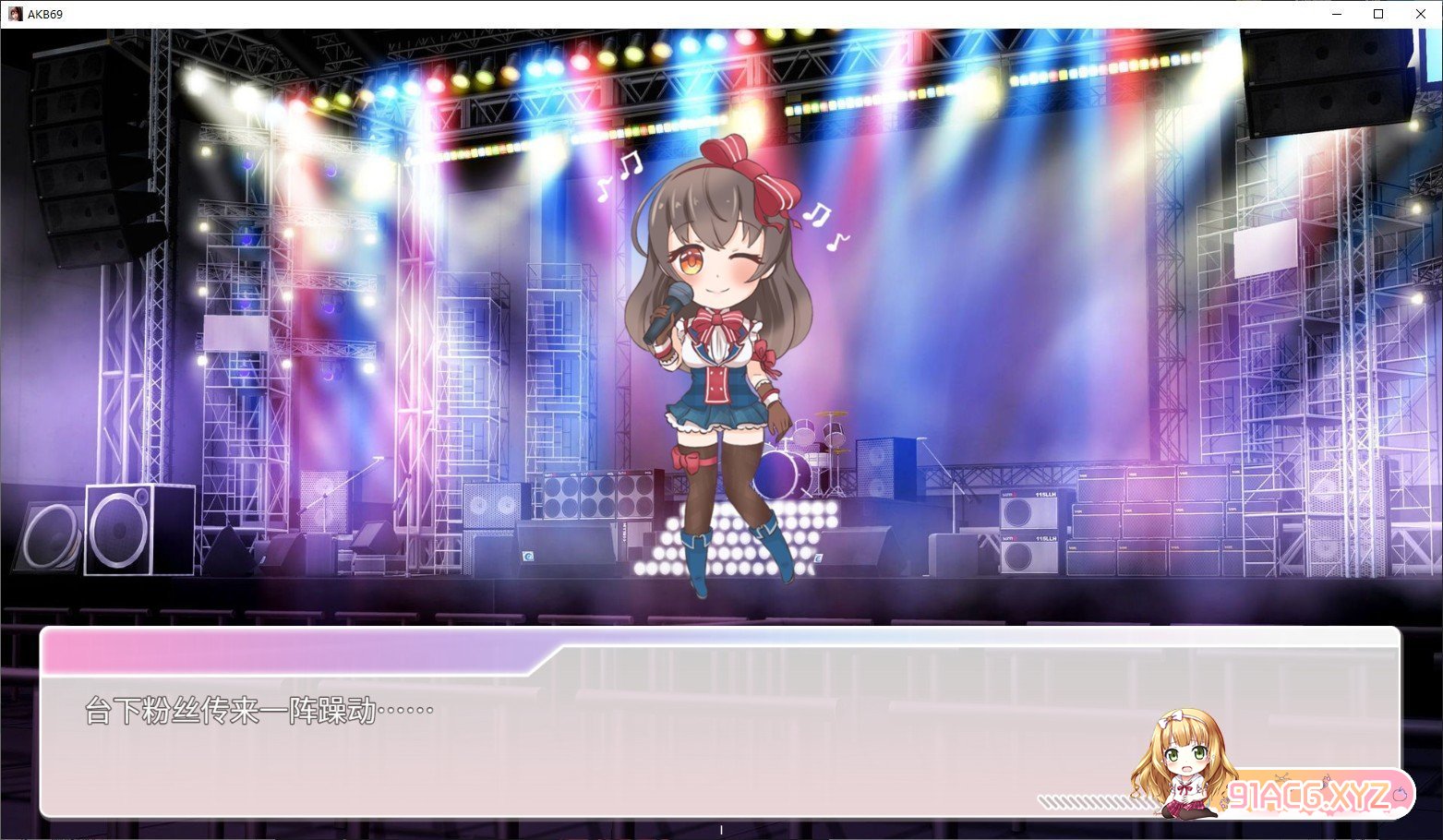Click the drum kit behind the idol
Image resolution: width=1443 pixels, height=840 pixels.
click(x=812, y=443)
